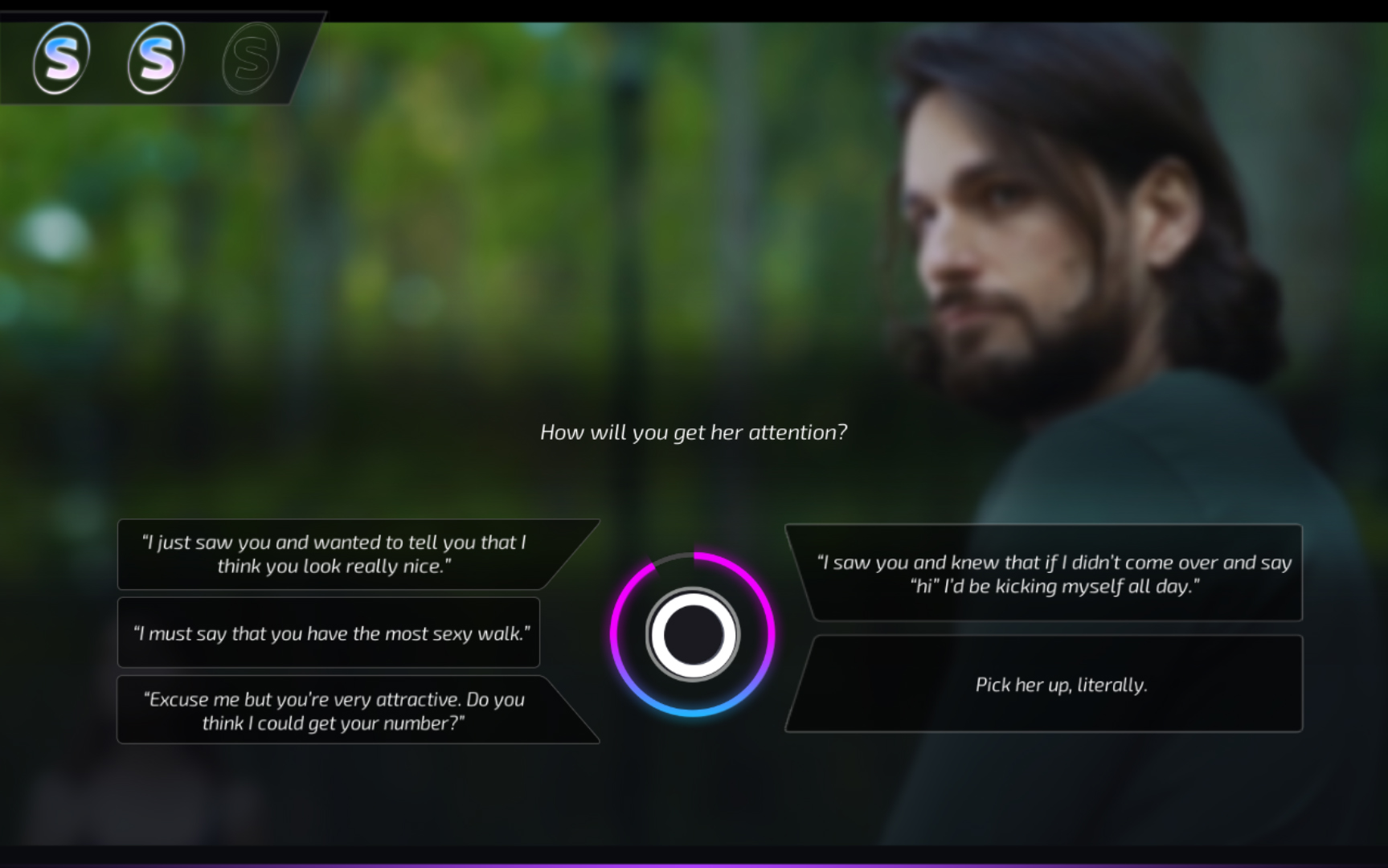Click the purple progress strip at the bottom
This screenshot has height=868, width=1388.
pyautogui.click(x=694, y=864)
